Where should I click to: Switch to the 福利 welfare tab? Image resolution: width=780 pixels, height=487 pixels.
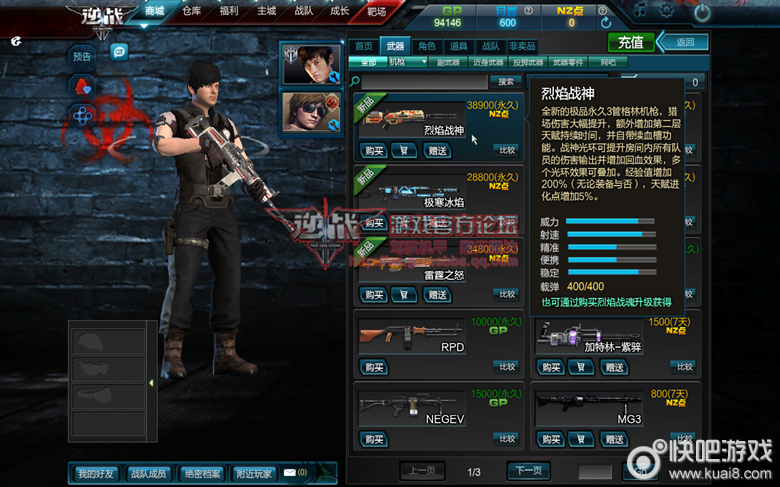pyautogui.click(x=229, y=11)
